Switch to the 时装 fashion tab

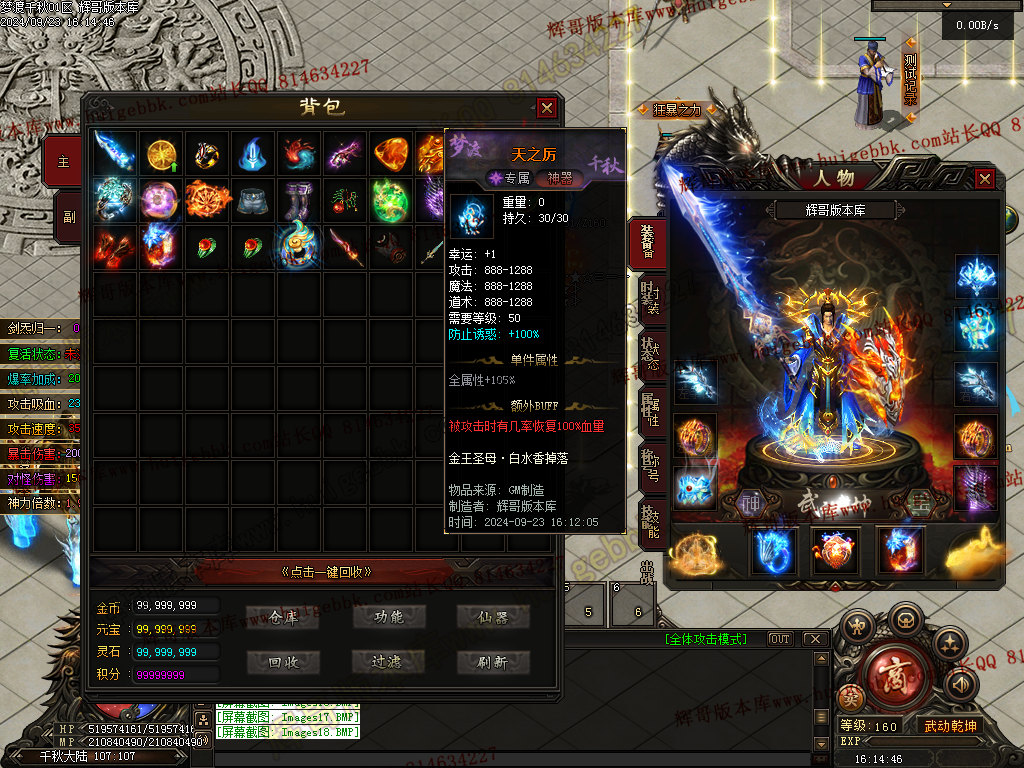(649, 299)
